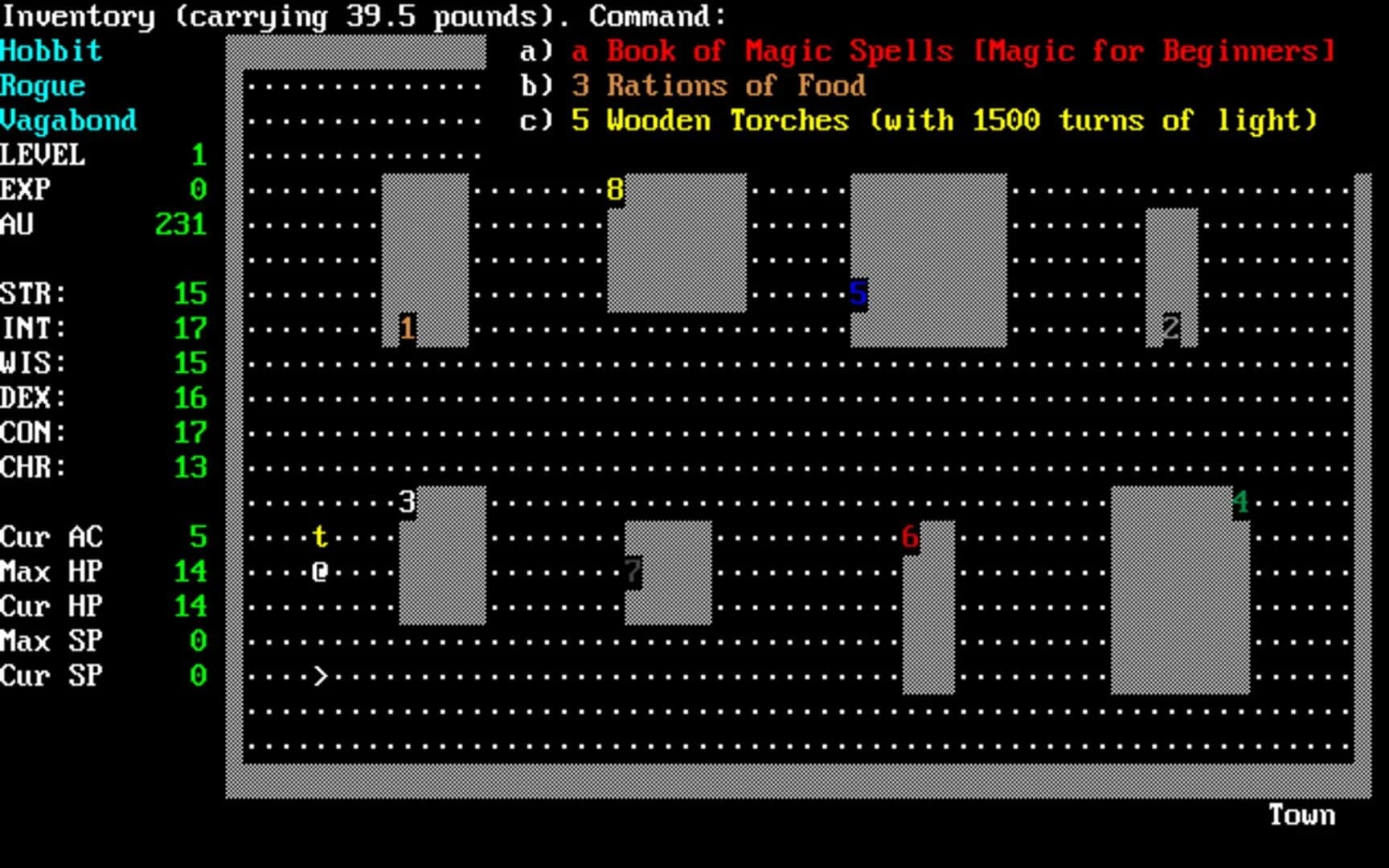Enter the General Store numbered 1
1389x868 pixels.
tap(408, 326)
